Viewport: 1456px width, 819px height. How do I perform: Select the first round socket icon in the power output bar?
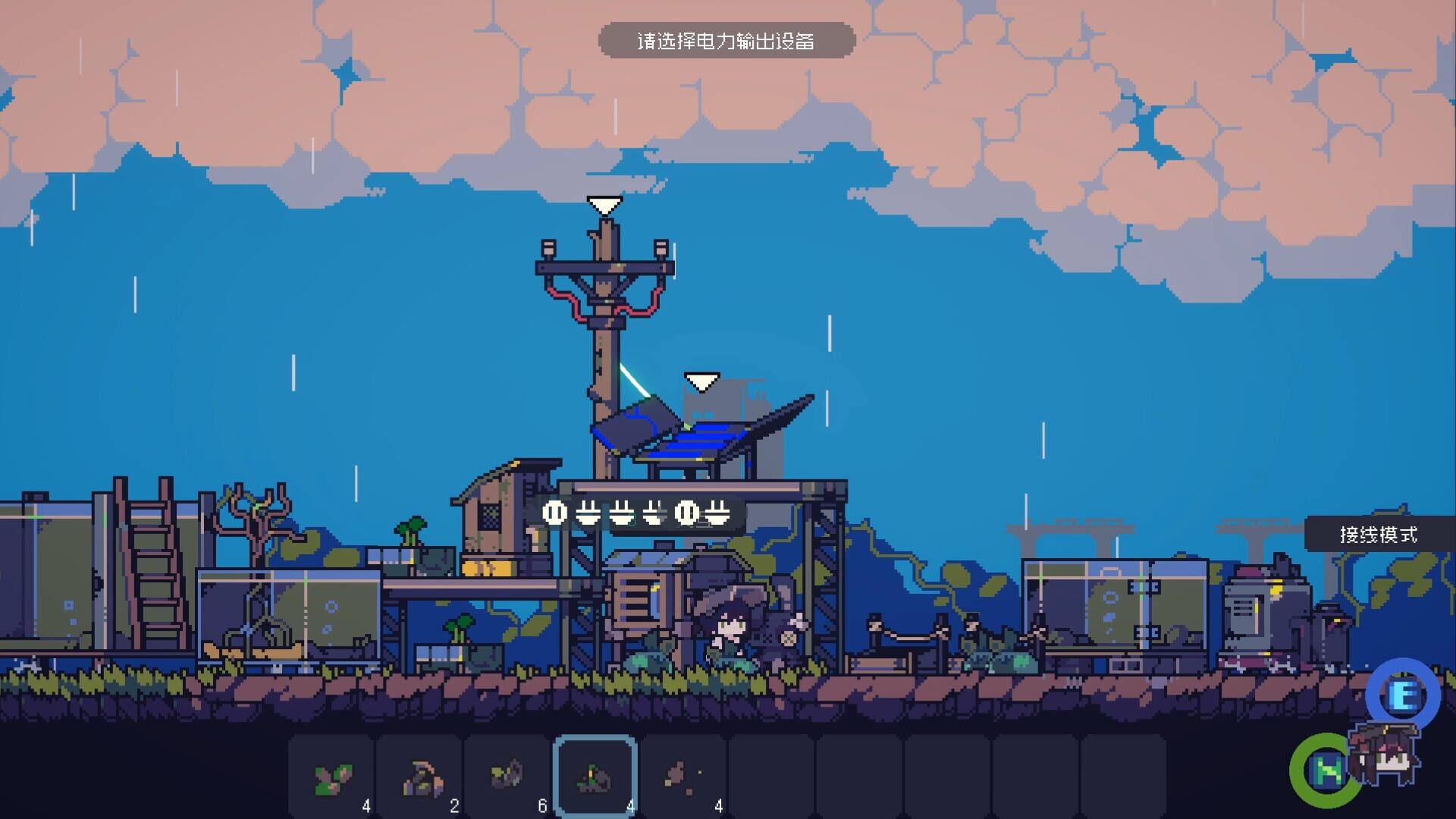click(554, 513)
